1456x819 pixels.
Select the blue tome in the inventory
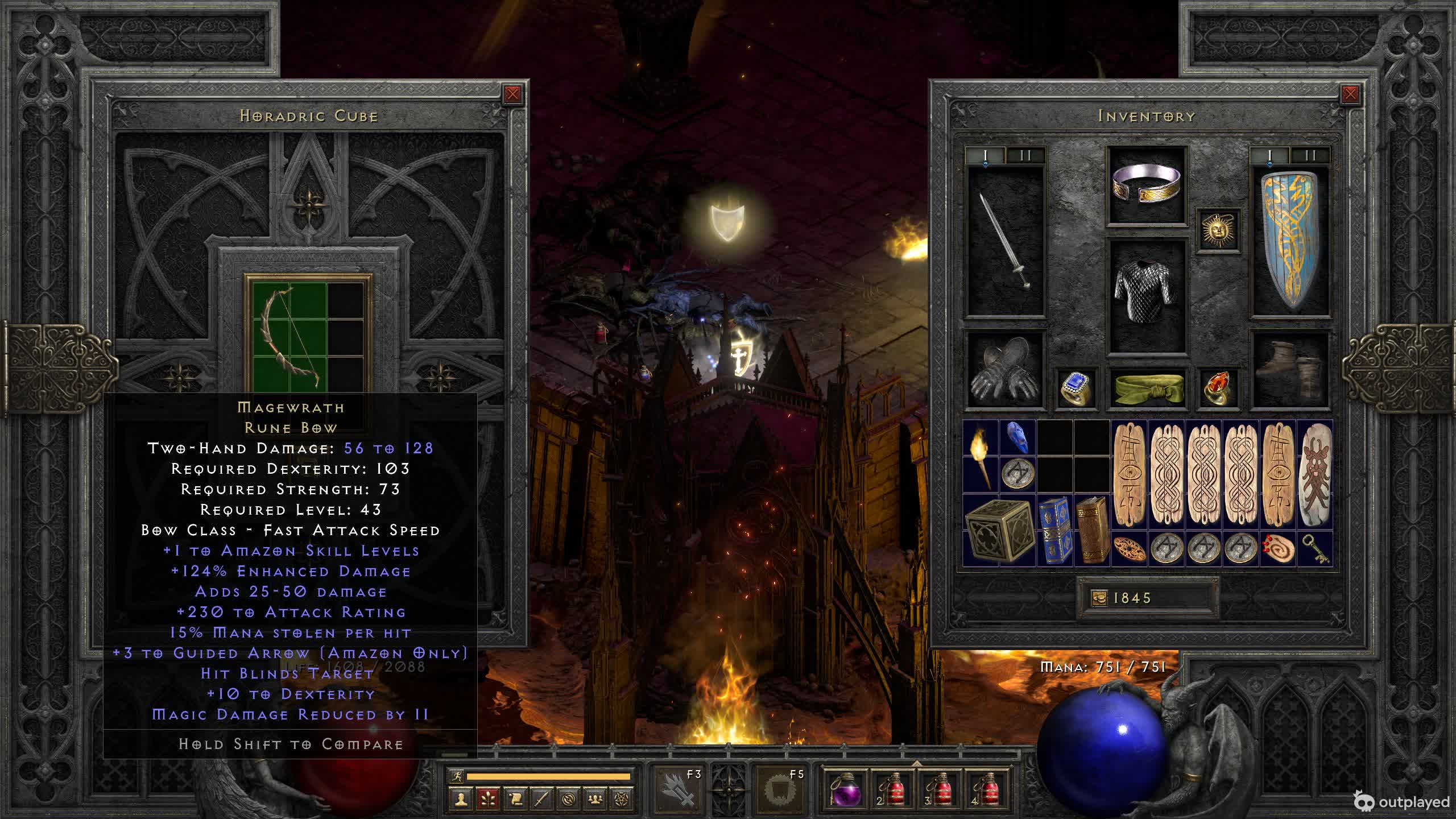tap(1054, 531)
